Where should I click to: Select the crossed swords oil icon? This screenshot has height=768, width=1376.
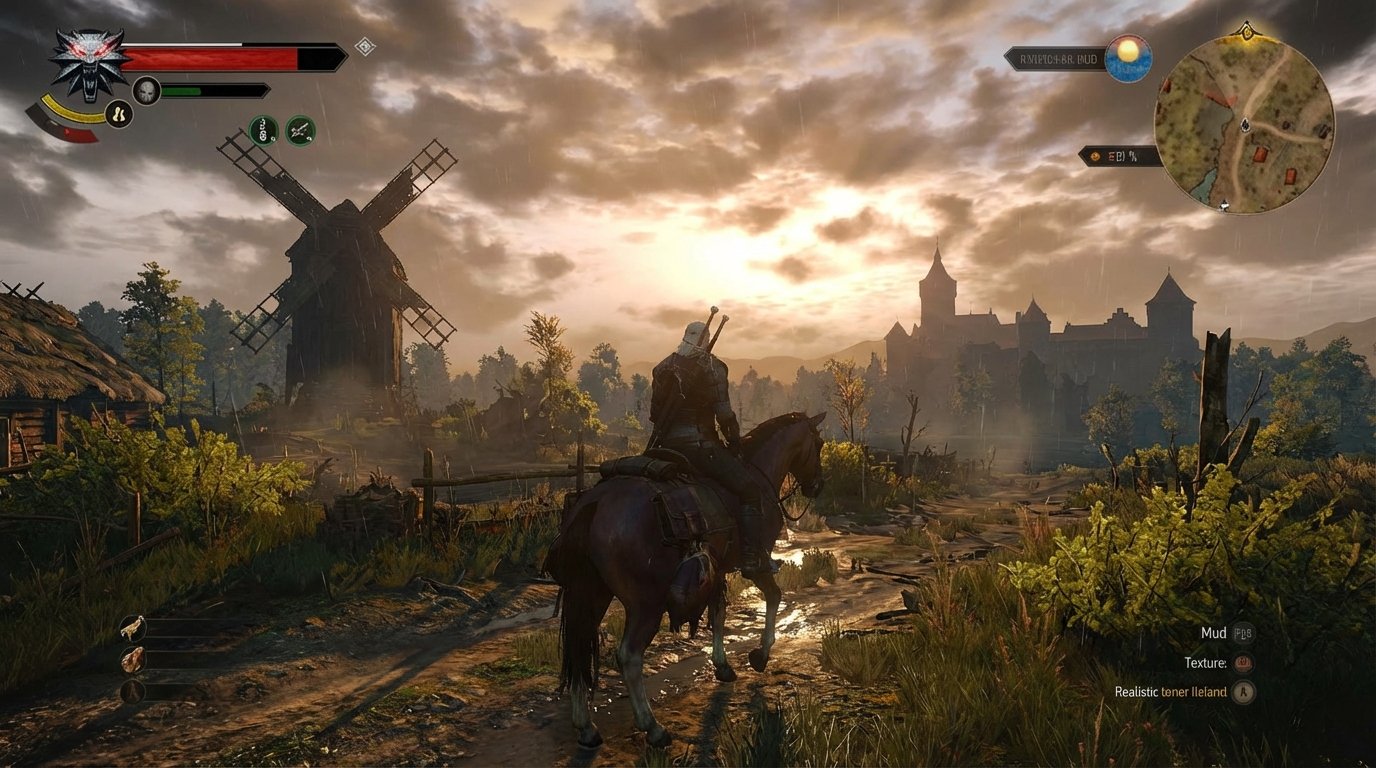pos(299,131)
